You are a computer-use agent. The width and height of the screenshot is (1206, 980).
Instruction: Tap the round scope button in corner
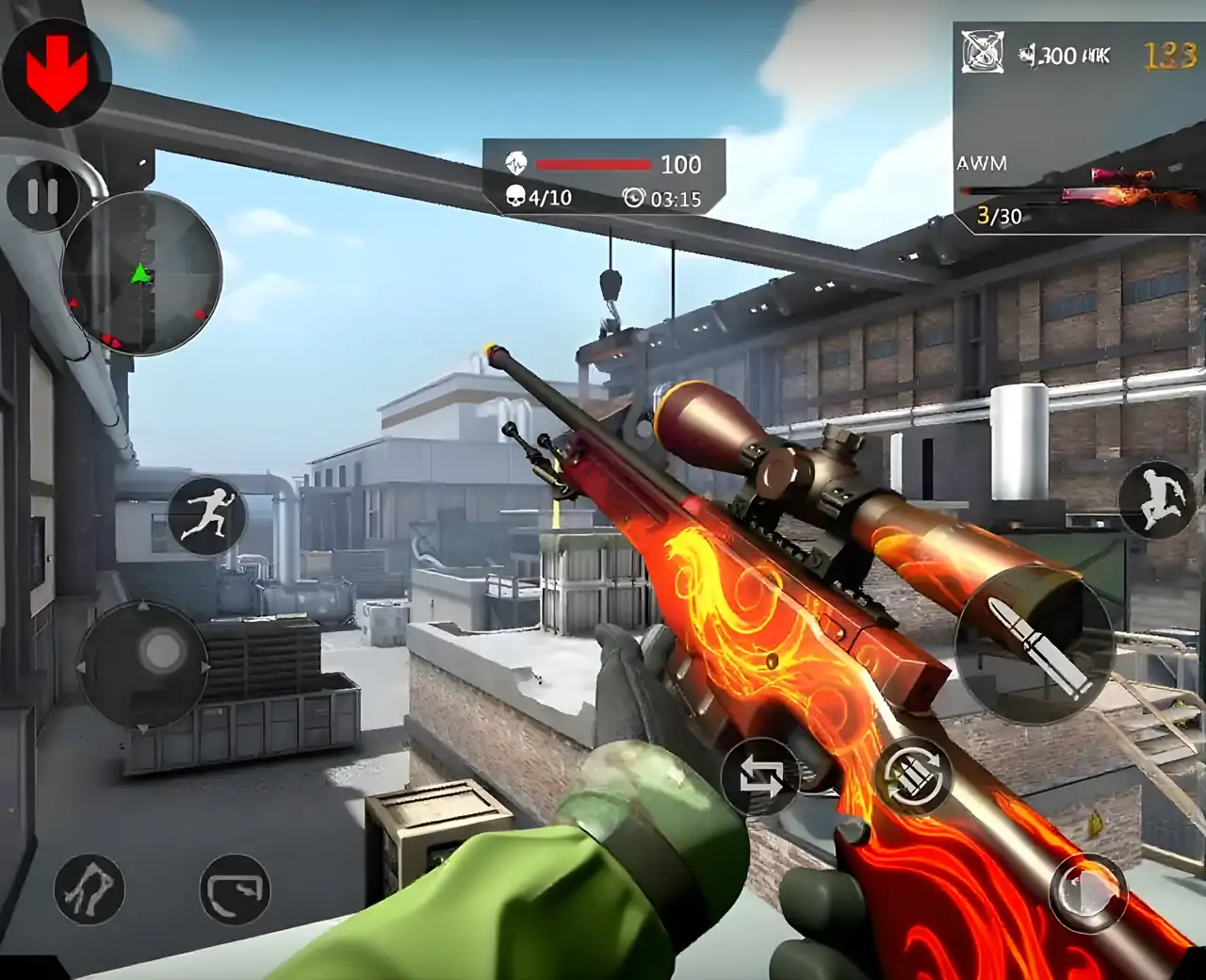(x=1088, y=892)
